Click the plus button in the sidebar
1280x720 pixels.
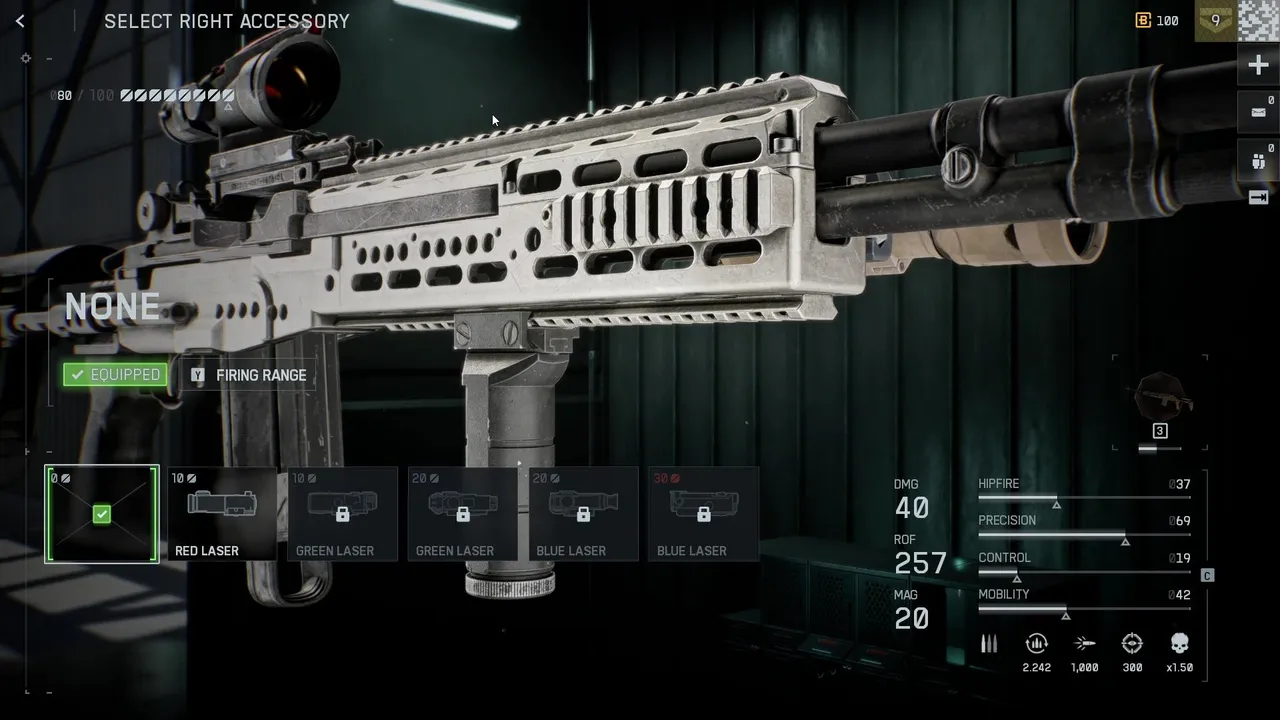tap(1258, 66)
